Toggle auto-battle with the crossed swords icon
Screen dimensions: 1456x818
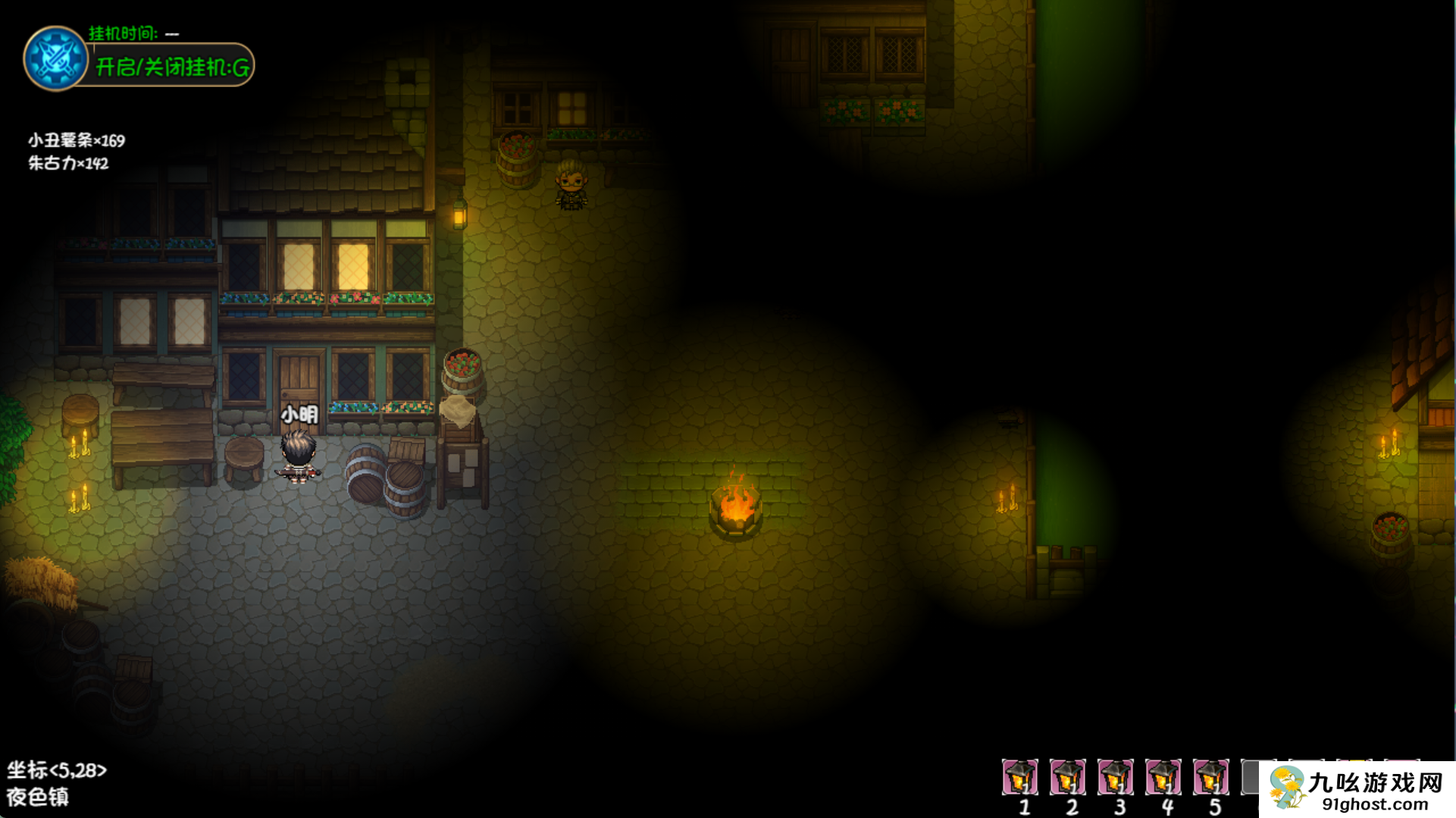pyautogui.click(x=55, y=58)
